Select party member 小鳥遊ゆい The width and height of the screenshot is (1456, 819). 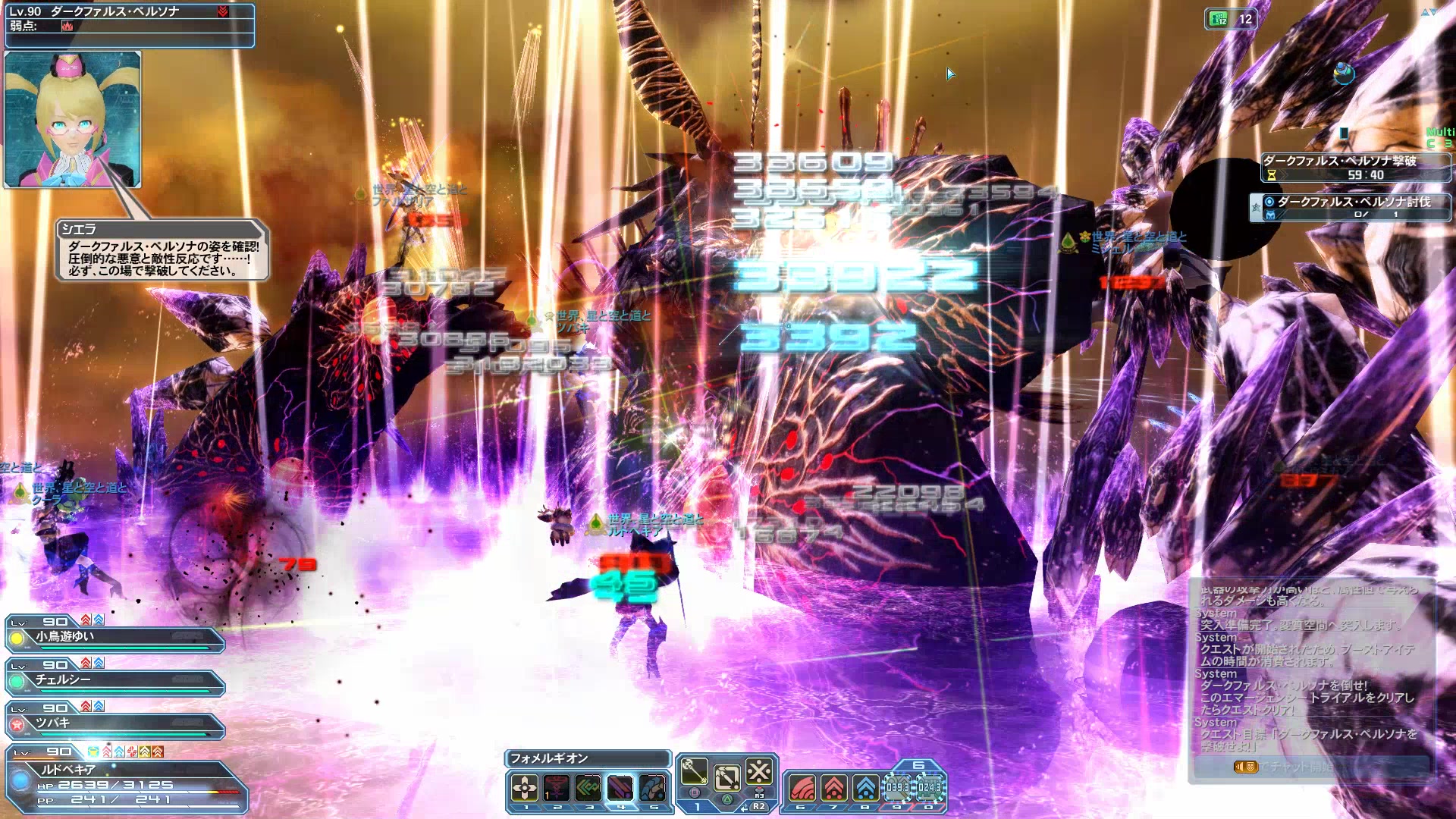115,638
